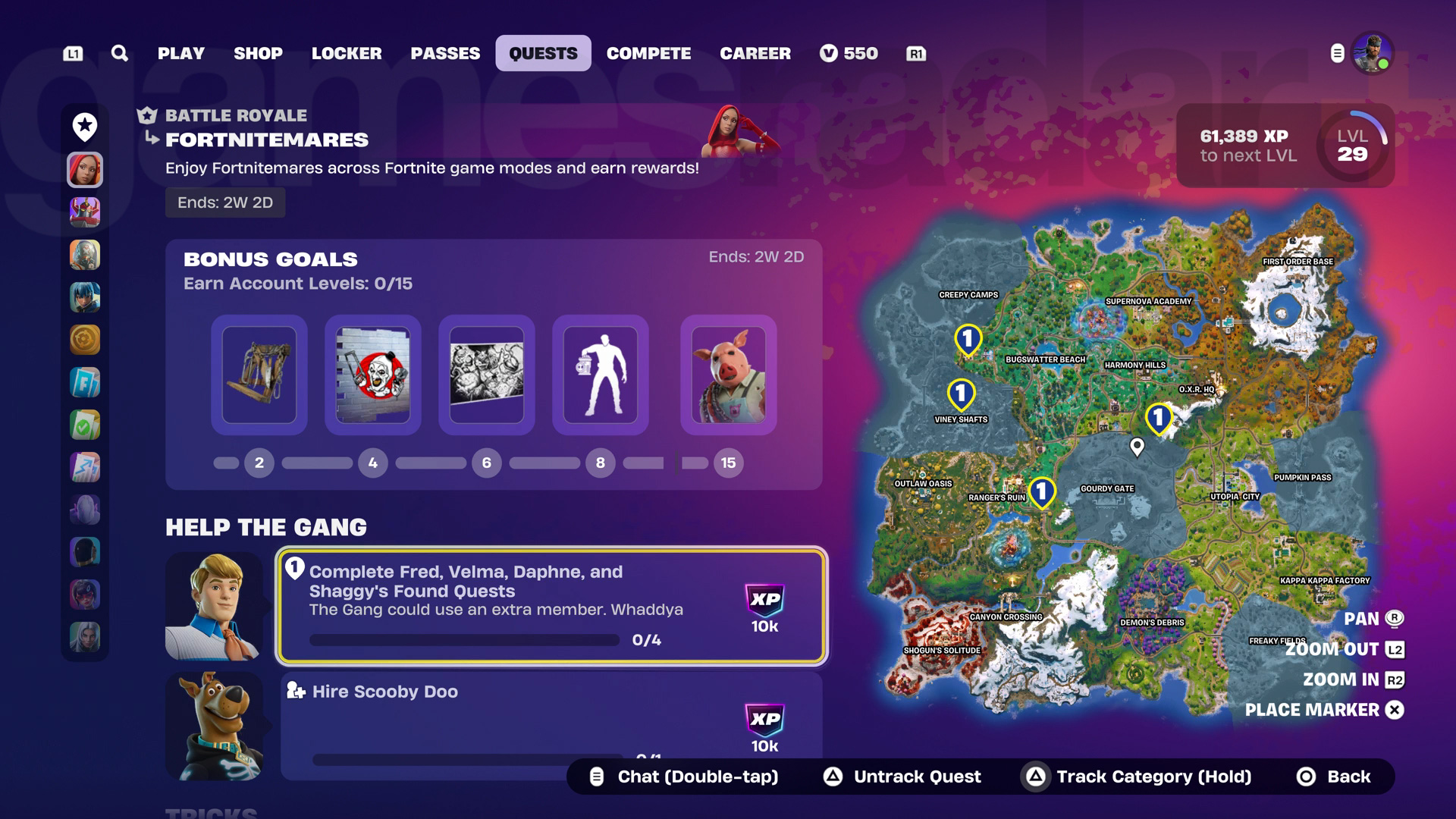Select the tracked quest marker icon atop the sidebar
The image size is (1456, 819).
point(84,126)
